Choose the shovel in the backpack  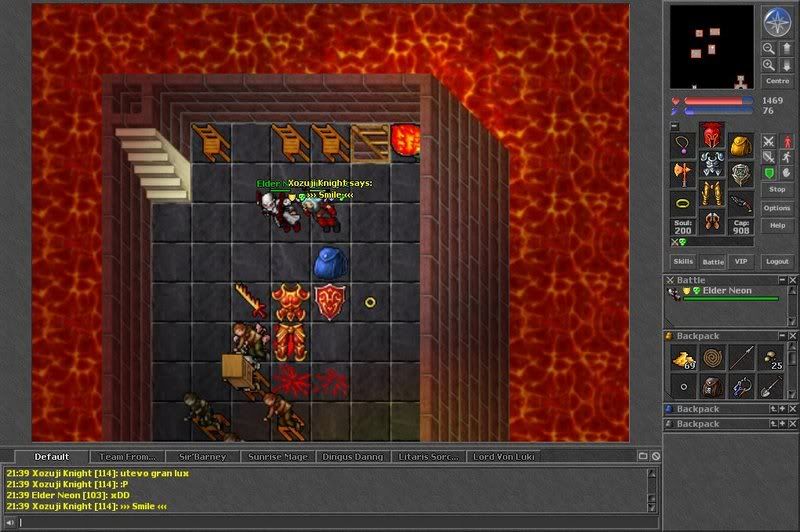769,386
